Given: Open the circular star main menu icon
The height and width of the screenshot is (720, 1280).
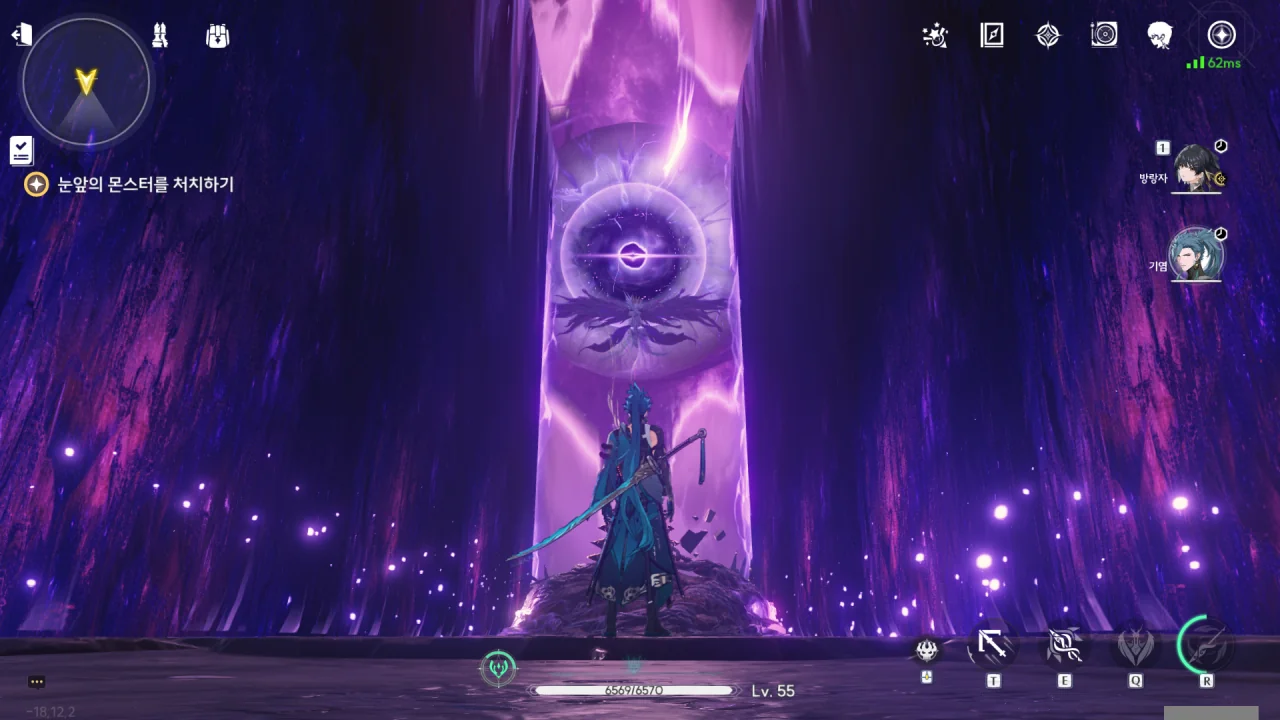Looking at the screenshot, I should pos(1221,36).
